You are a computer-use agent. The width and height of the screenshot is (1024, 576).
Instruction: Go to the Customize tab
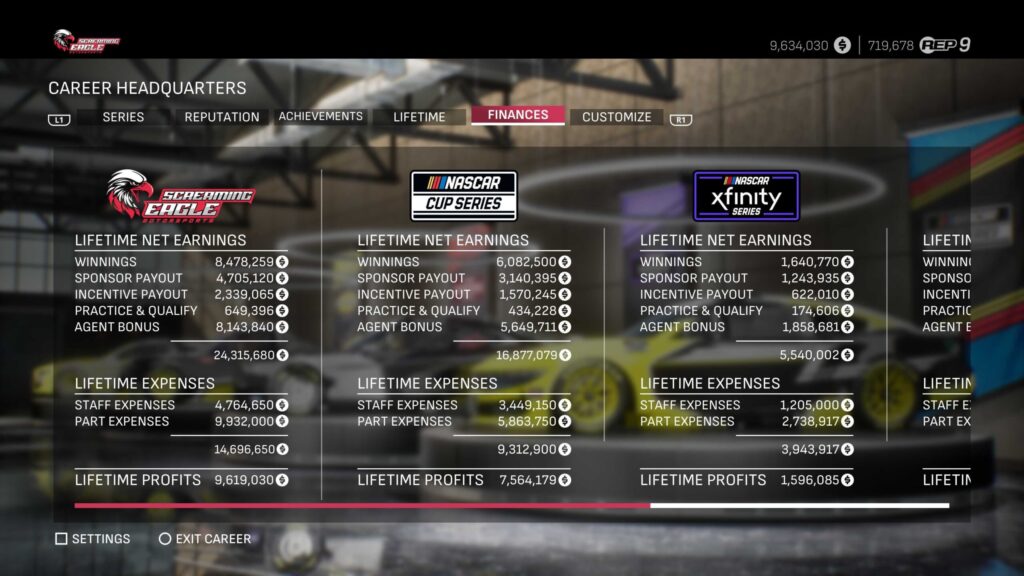pos(616,117)
